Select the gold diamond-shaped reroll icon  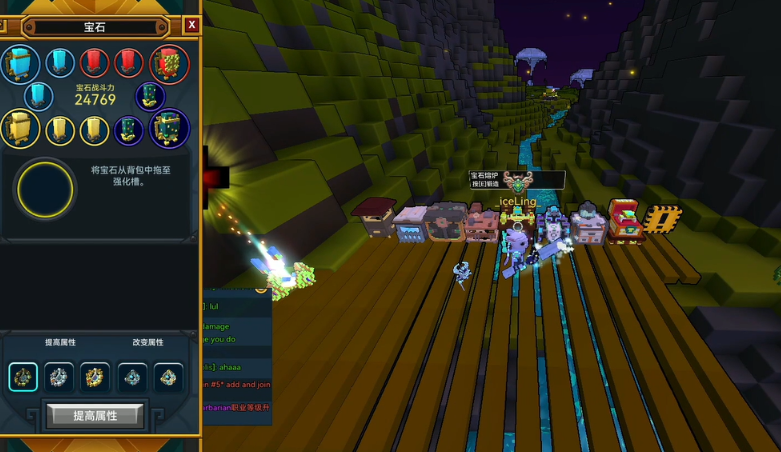tap(168, 377)
